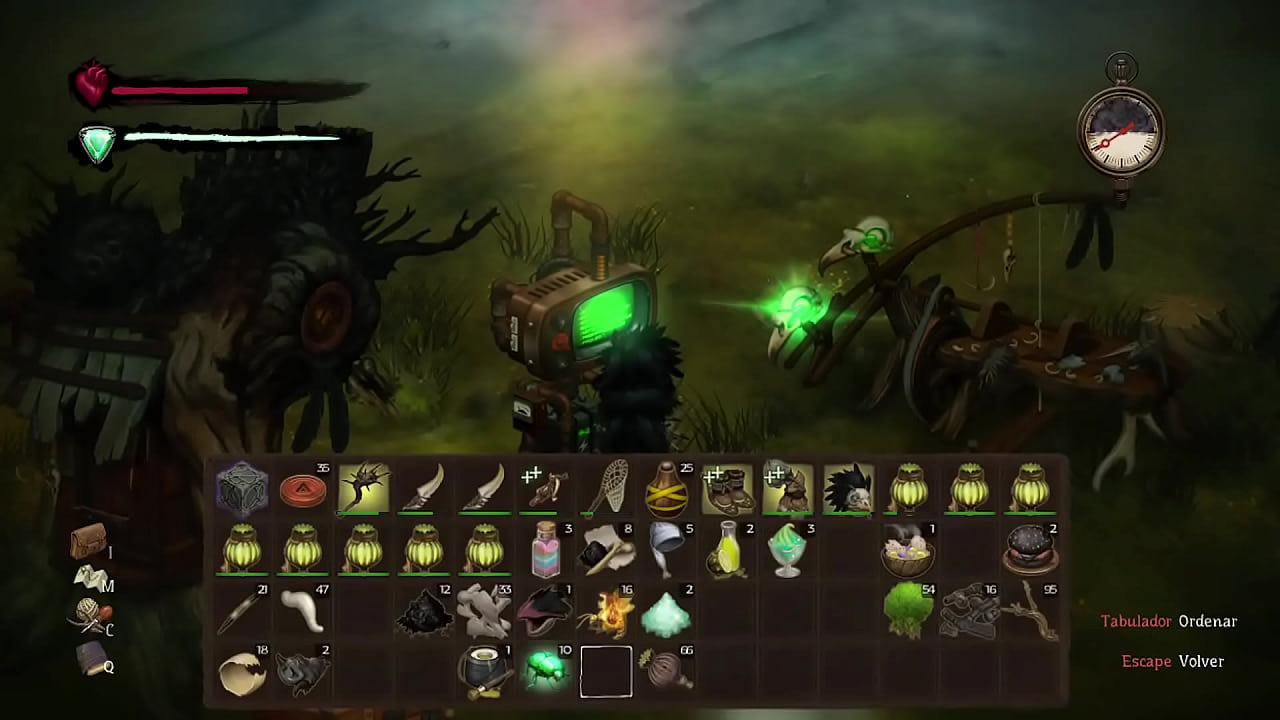
Task: Pick the black bun burger stack
Action: click(1030, 550)
